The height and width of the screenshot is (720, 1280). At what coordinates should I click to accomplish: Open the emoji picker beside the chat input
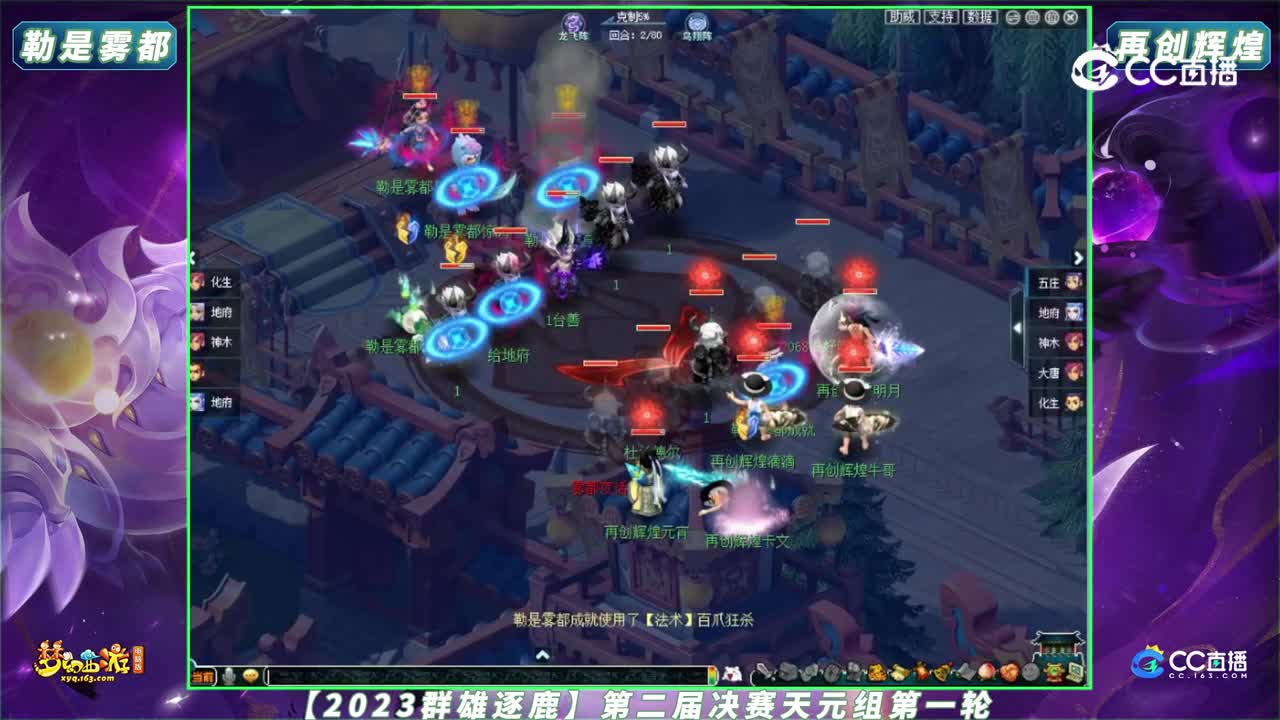pos(249,675)
